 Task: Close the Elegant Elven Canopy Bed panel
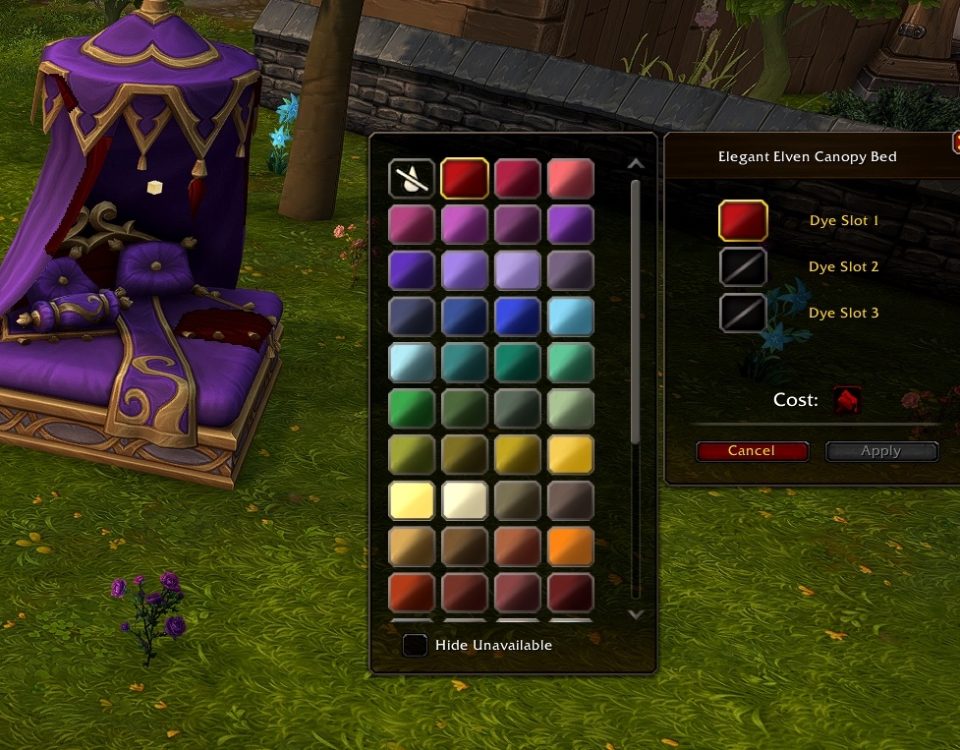pos(955,143)
